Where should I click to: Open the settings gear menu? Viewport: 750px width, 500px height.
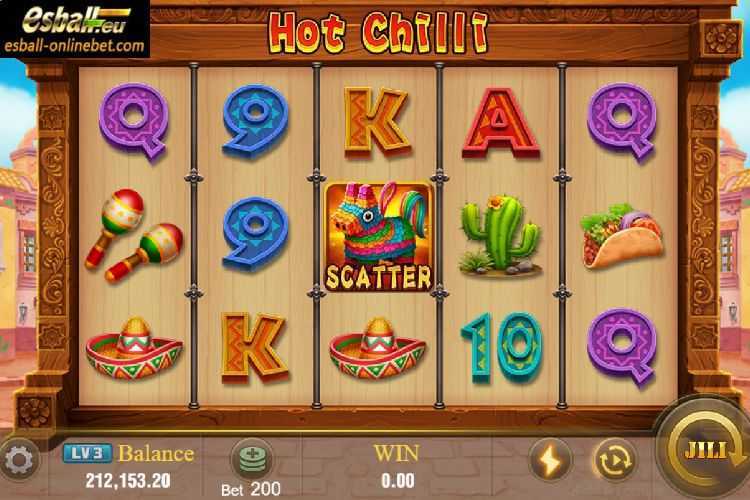[x=19, y=461]
